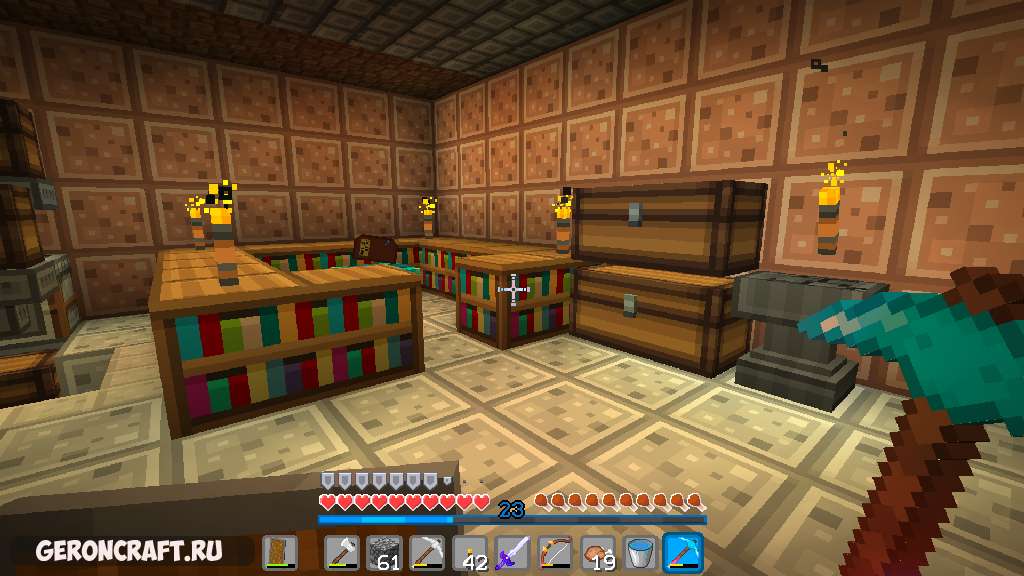Choose the cobblestone stack of 61

pyautogui.click(x=384, y=553)
